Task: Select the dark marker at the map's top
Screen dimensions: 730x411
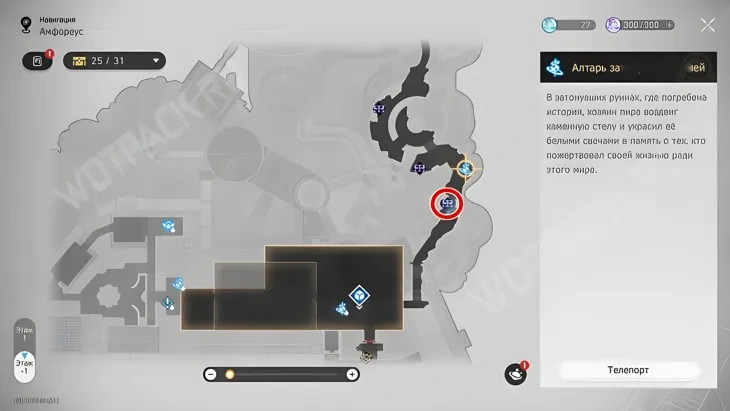Action: [379, 108]
